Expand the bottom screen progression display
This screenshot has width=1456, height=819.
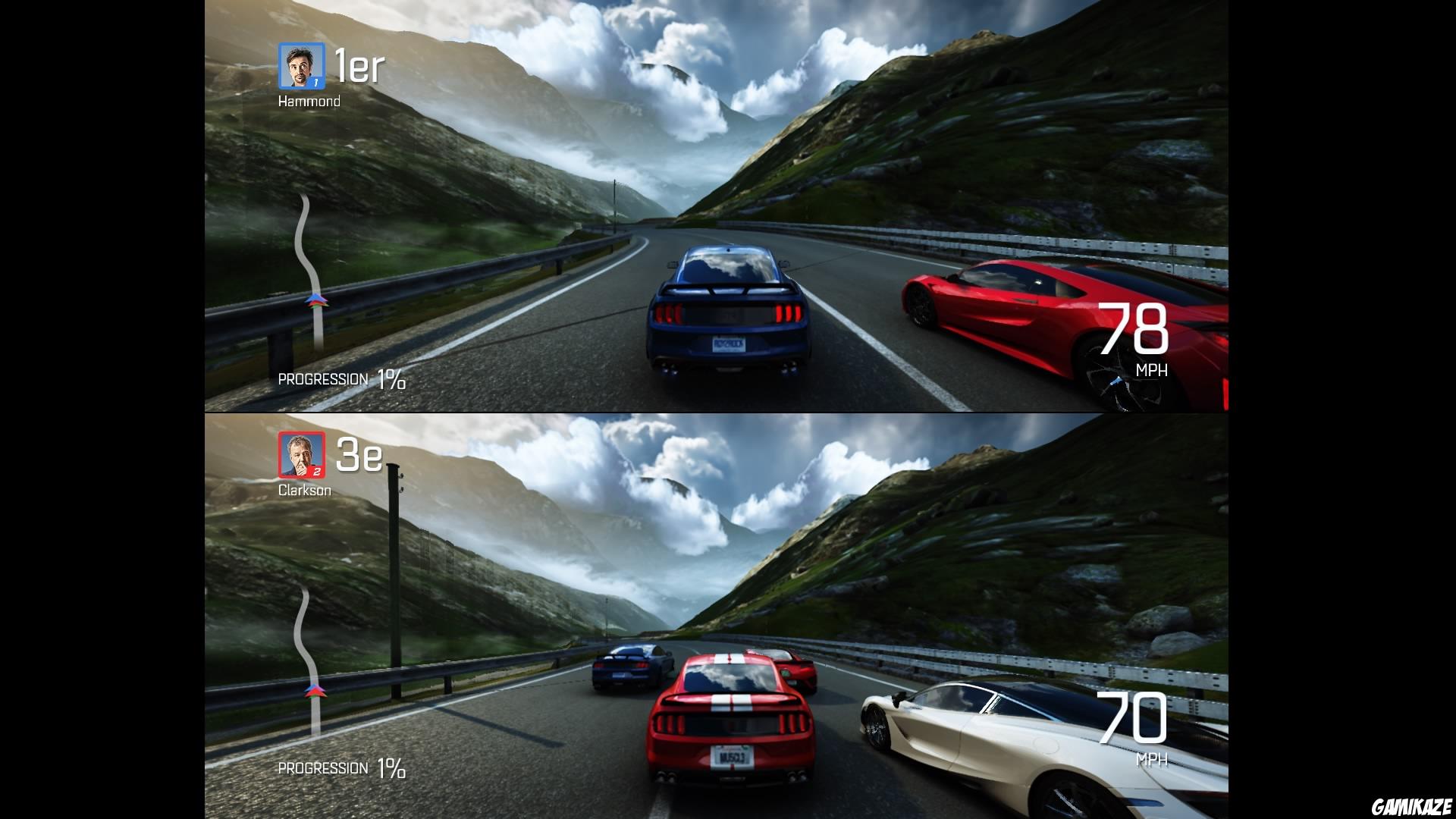coord(342,768)
